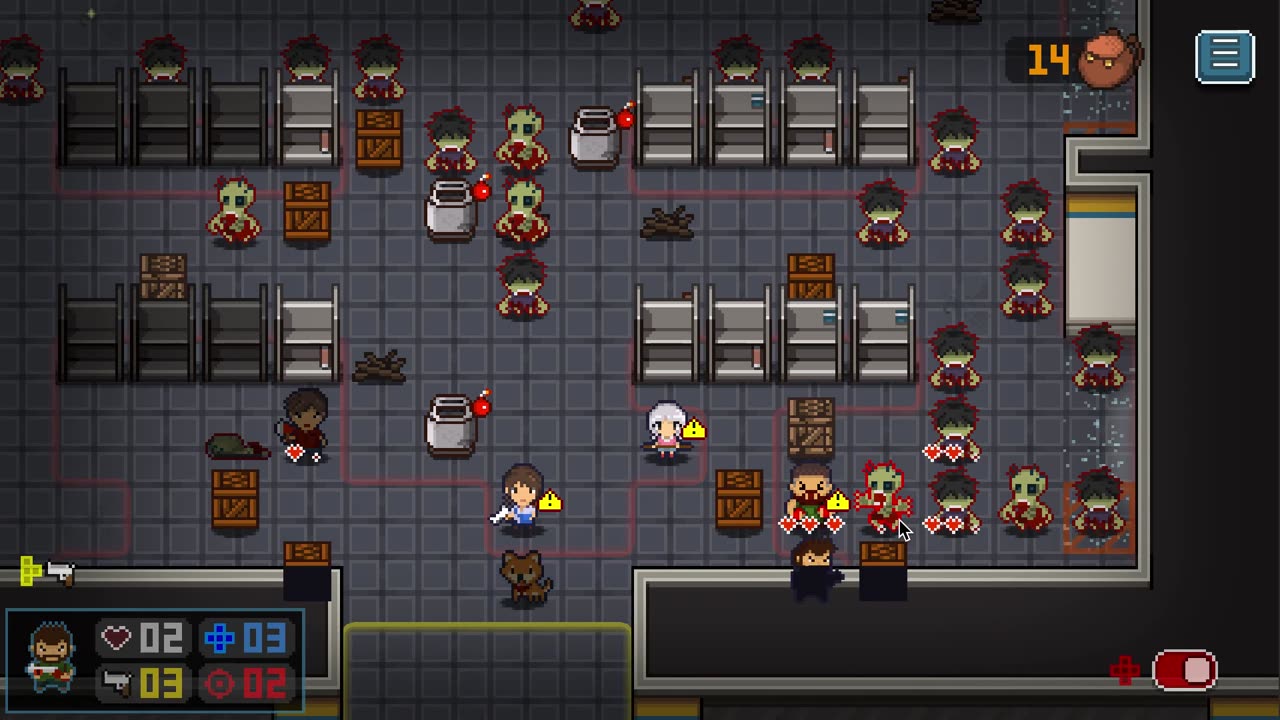Flip the red toggle switch
This screenshot has height=720, width=1280.
[x=1184, y=670]
